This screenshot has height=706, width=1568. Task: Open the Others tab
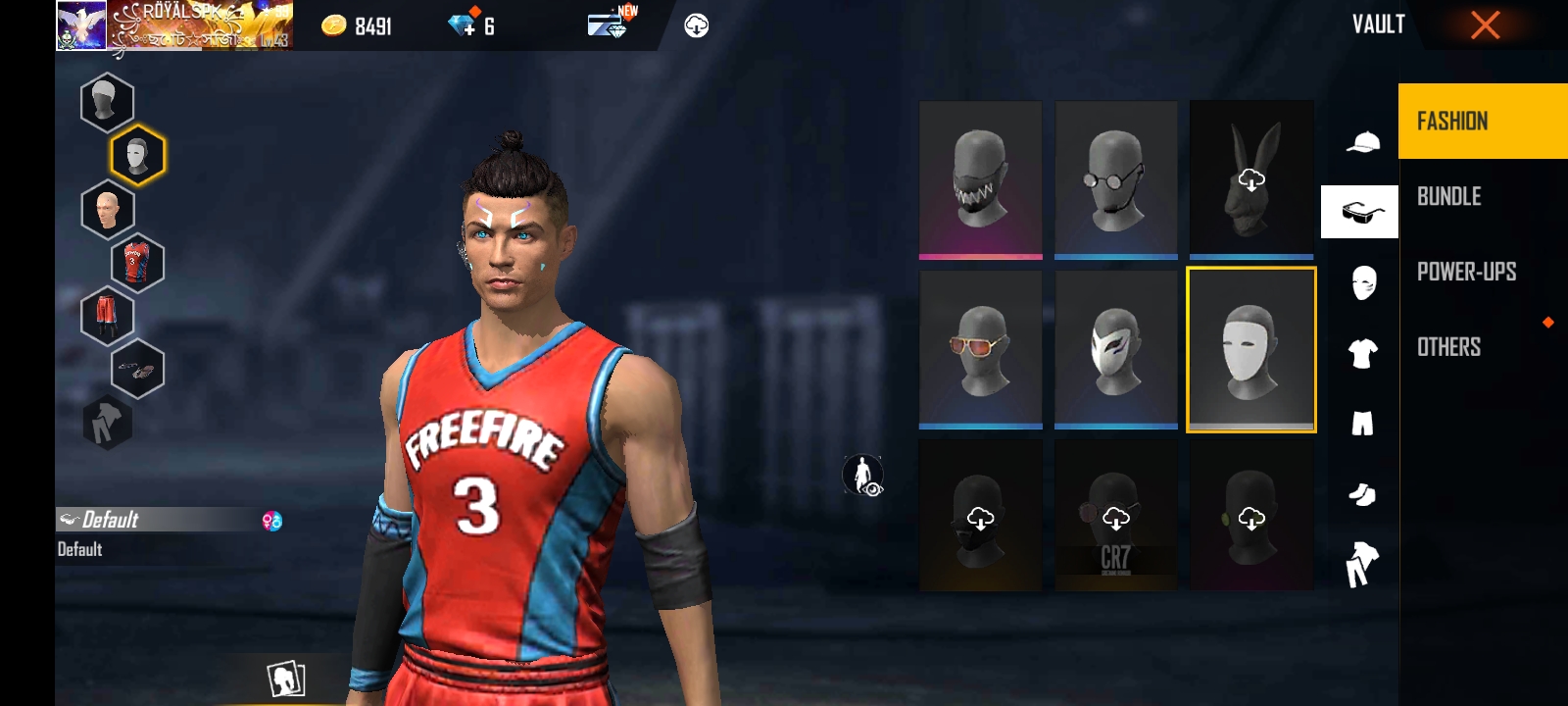(x=1449, y=347)
